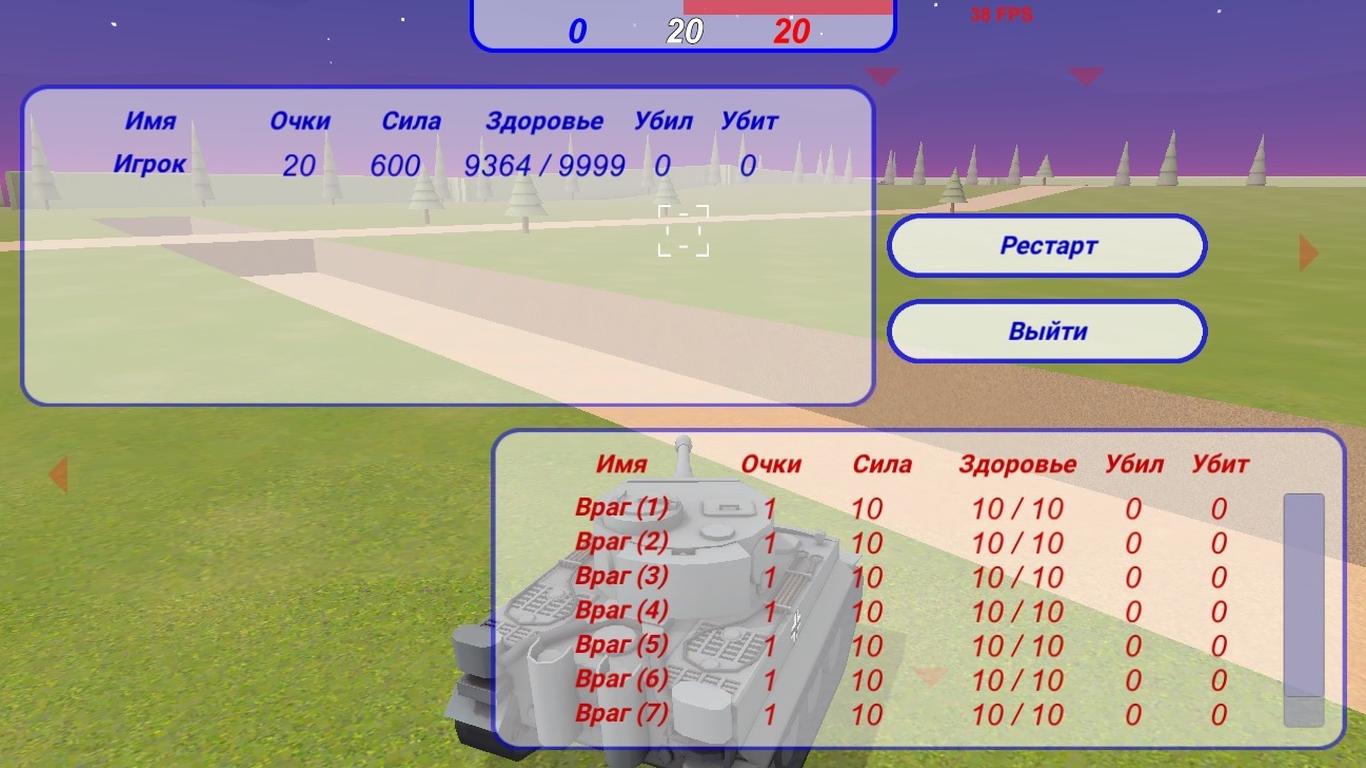Click the red arrow on the screen's right edge

pos(1309,252)
